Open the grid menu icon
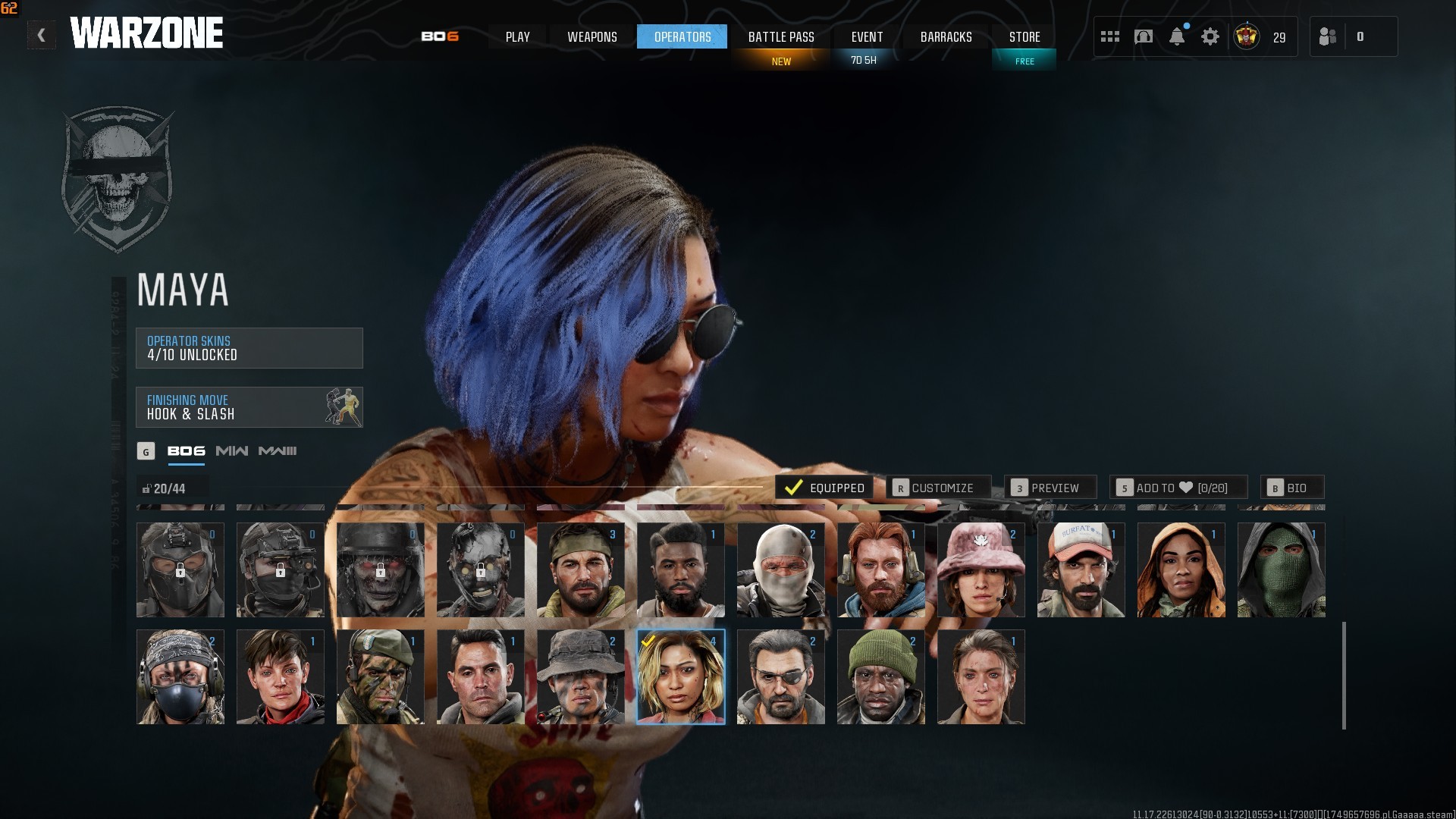 pos(1110,36)
